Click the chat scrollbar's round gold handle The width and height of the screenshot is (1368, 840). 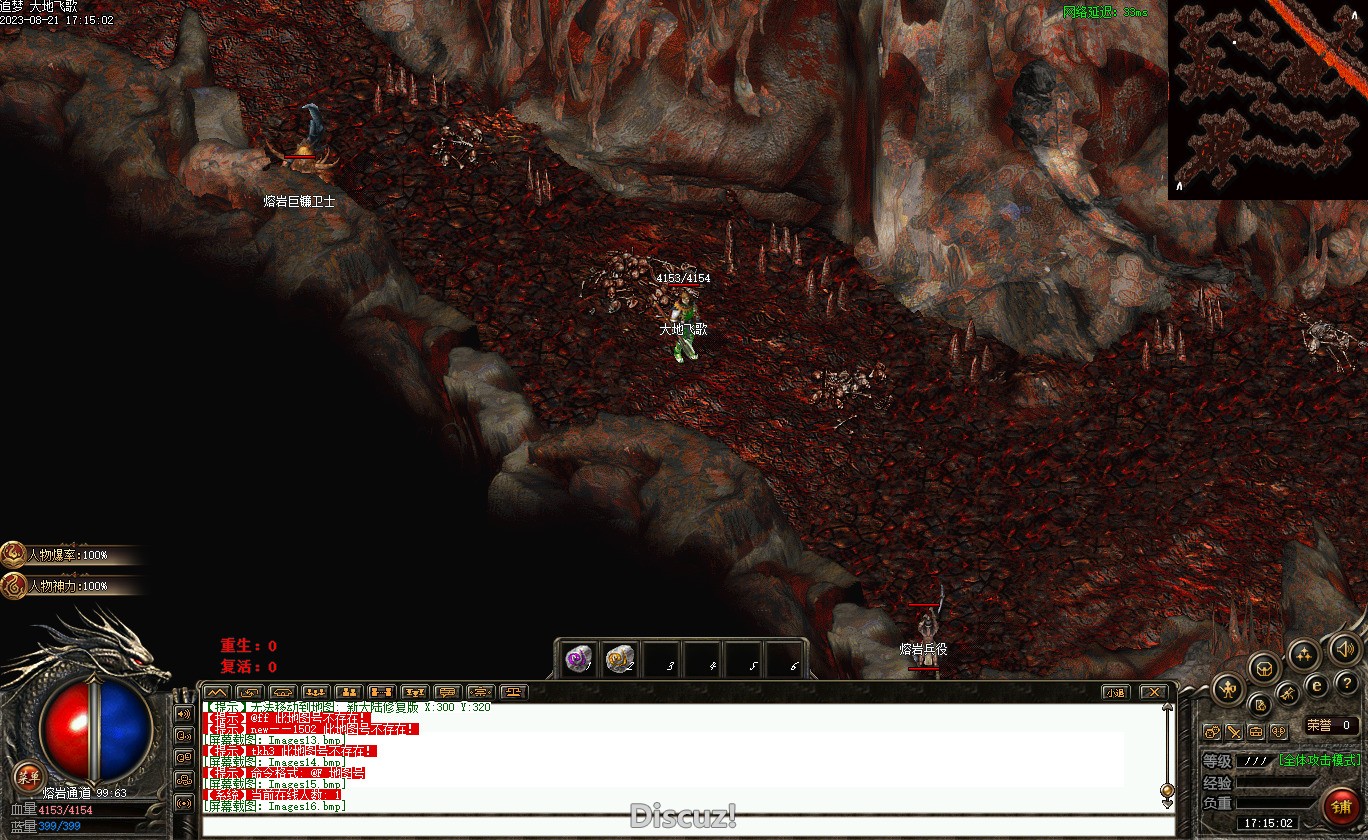coord(1166,790)
